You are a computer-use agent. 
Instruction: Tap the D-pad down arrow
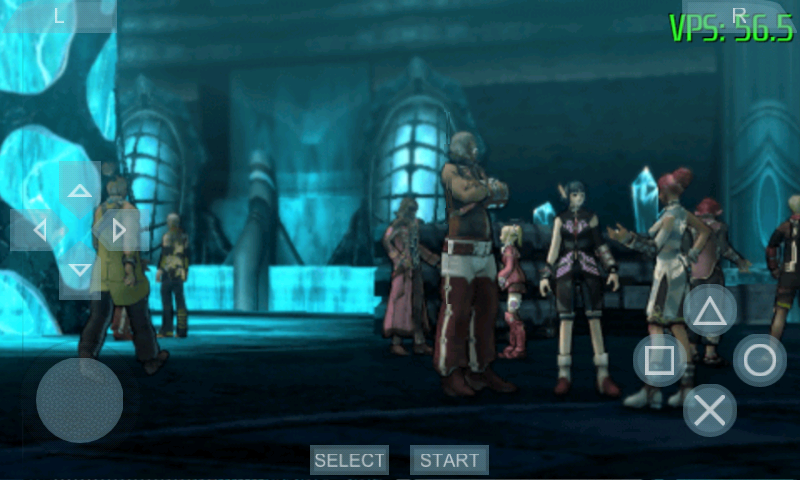pos(80,270)
